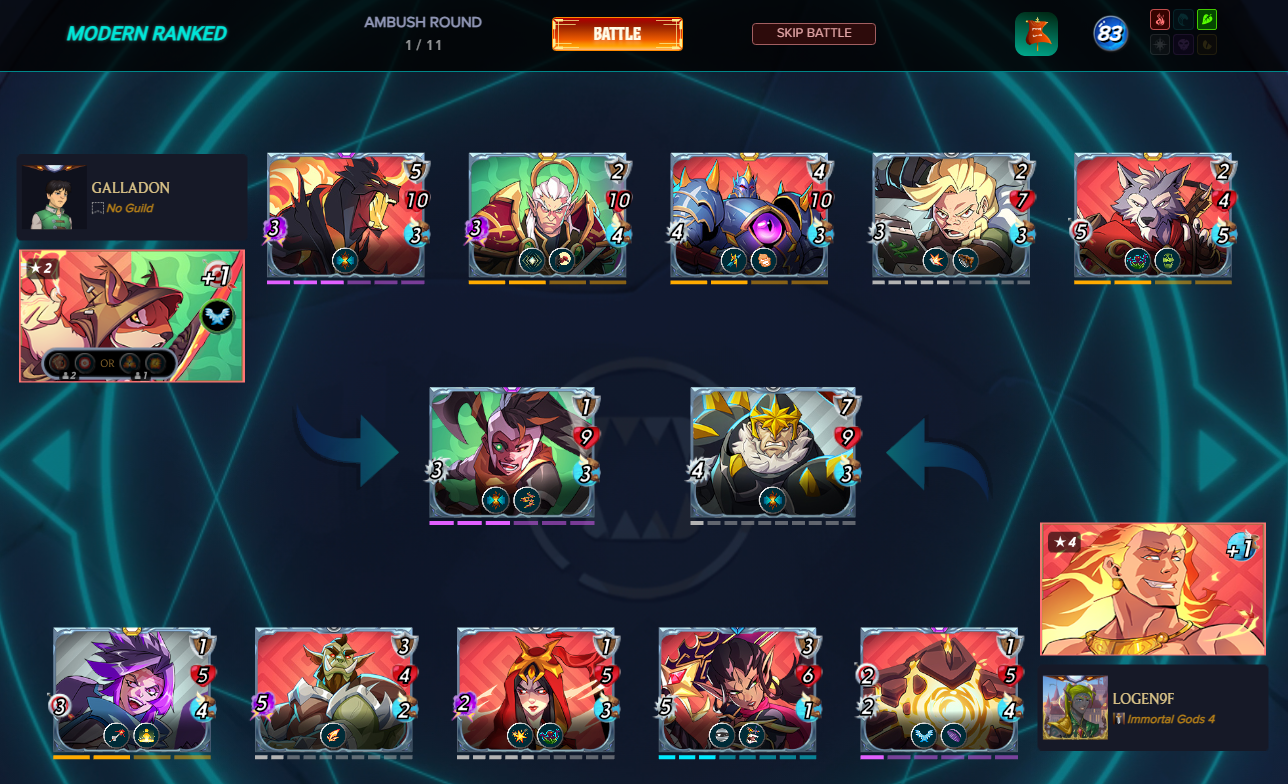Start the fight with the orange BATTLE button
Screen dimensions: 1288x784
[617, 34]
